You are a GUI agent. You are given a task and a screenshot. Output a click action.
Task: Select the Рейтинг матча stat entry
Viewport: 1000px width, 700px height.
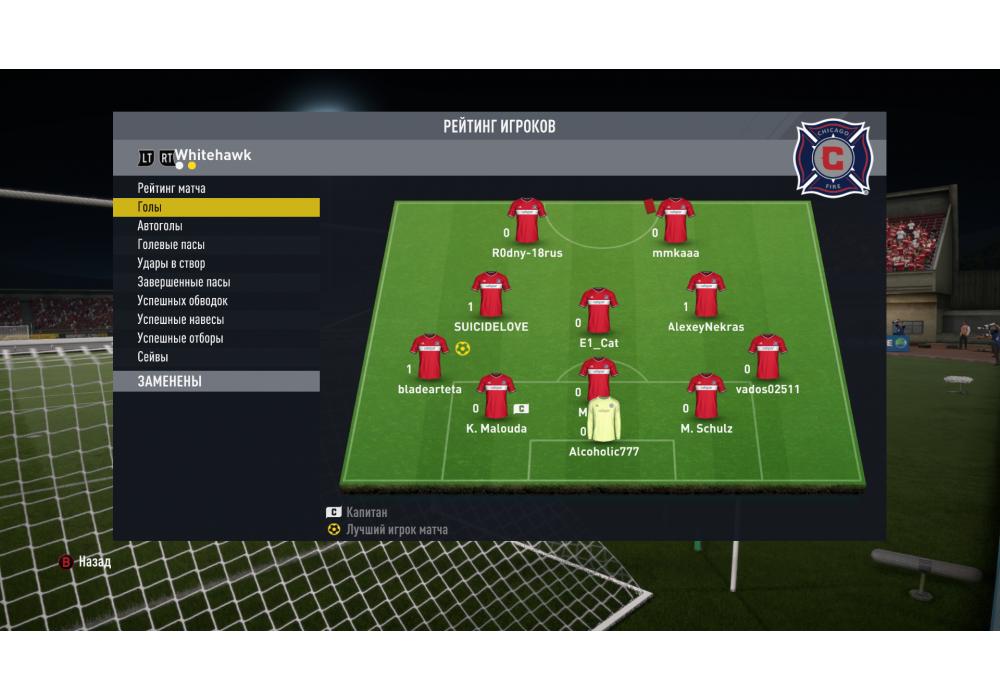pyautogui.click(x=172, y=188)
